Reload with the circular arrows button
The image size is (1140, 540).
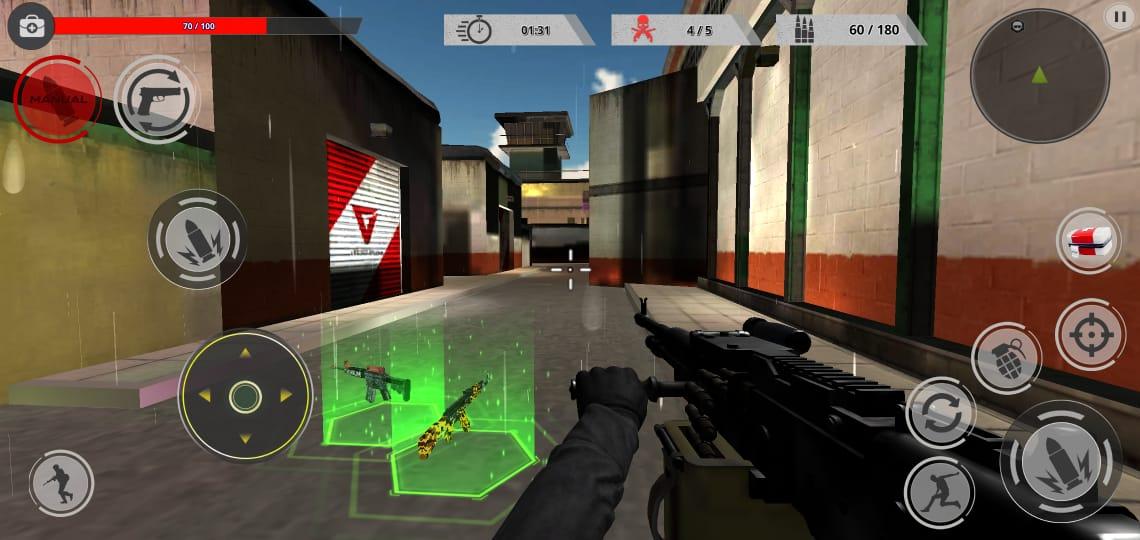coord(940,413)
